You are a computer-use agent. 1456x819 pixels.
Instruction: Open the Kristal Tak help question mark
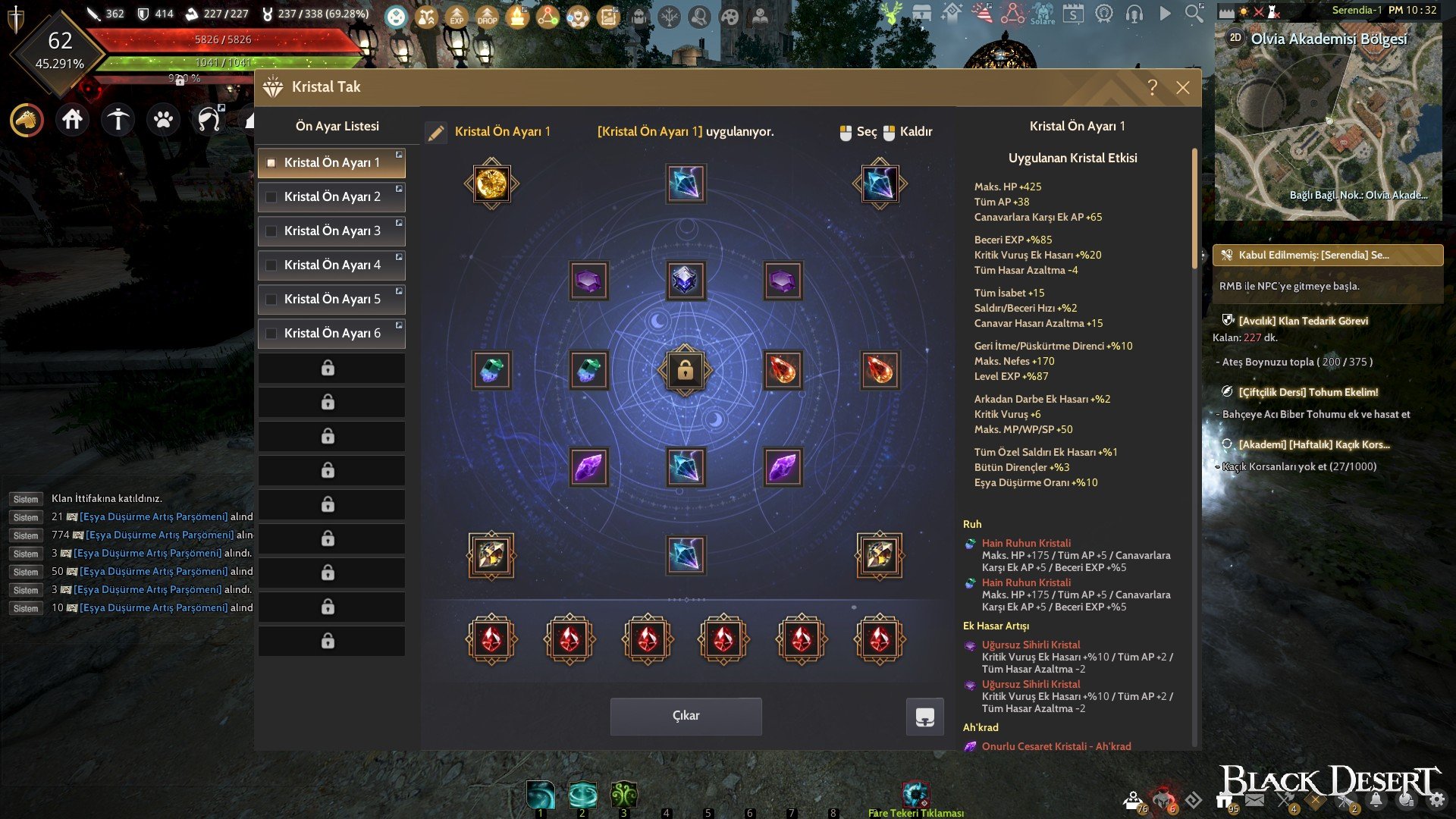[x=1152, y=87]
